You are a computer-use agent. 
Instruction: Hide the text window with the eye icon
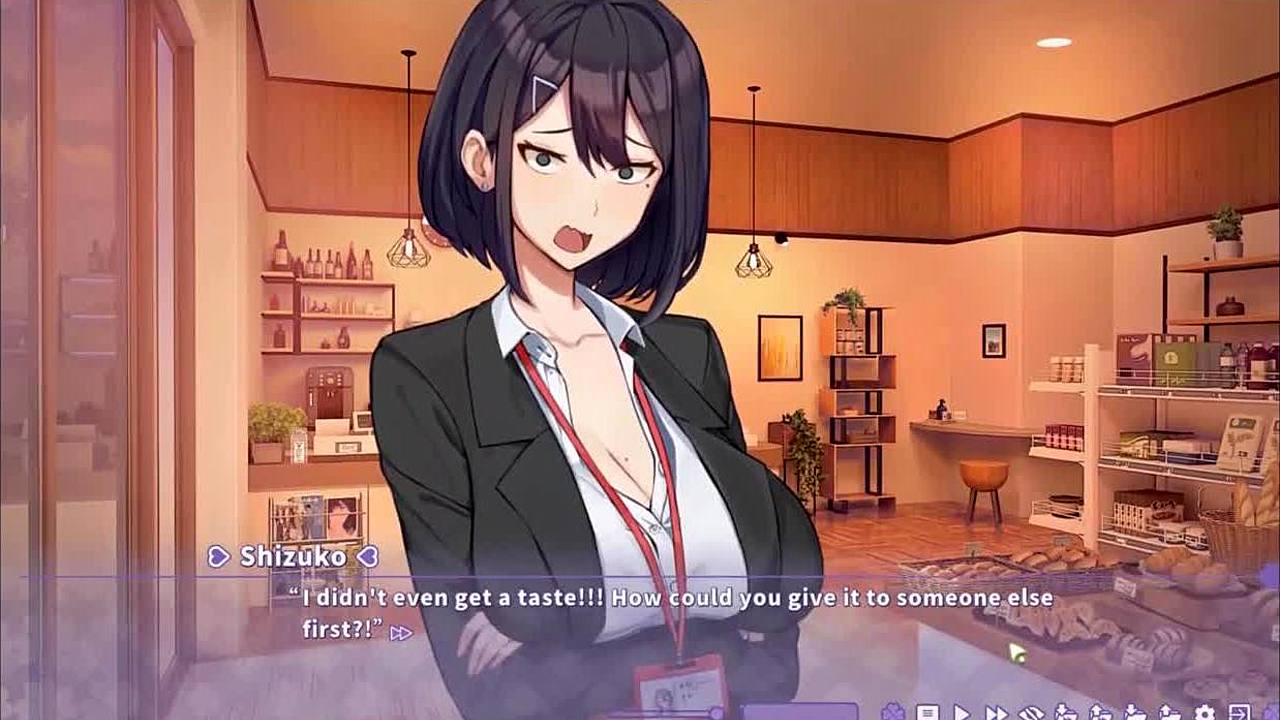pos(1031,713)
